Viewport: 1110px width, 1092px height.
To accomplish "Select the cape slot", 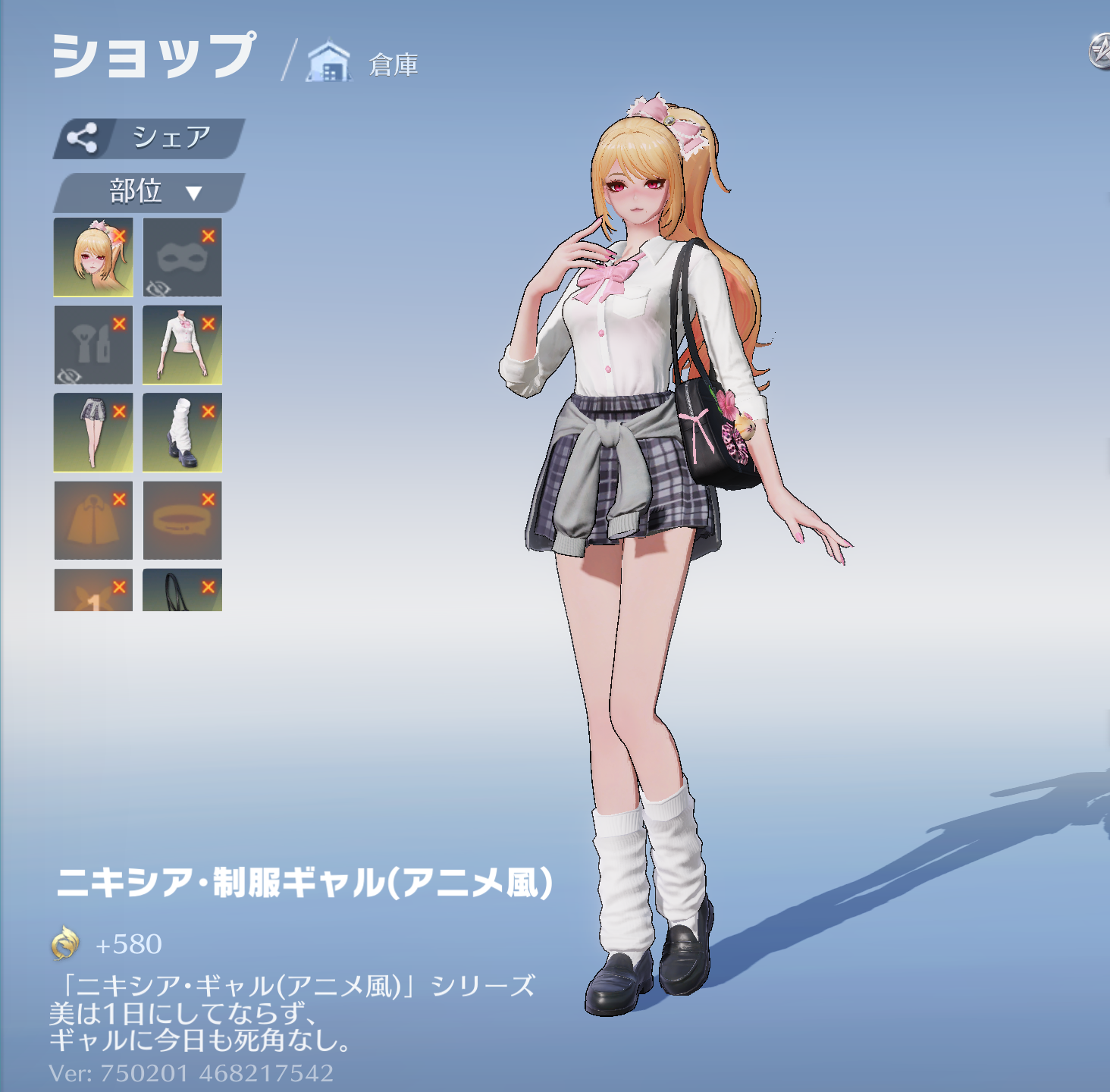I will (92, 520).
